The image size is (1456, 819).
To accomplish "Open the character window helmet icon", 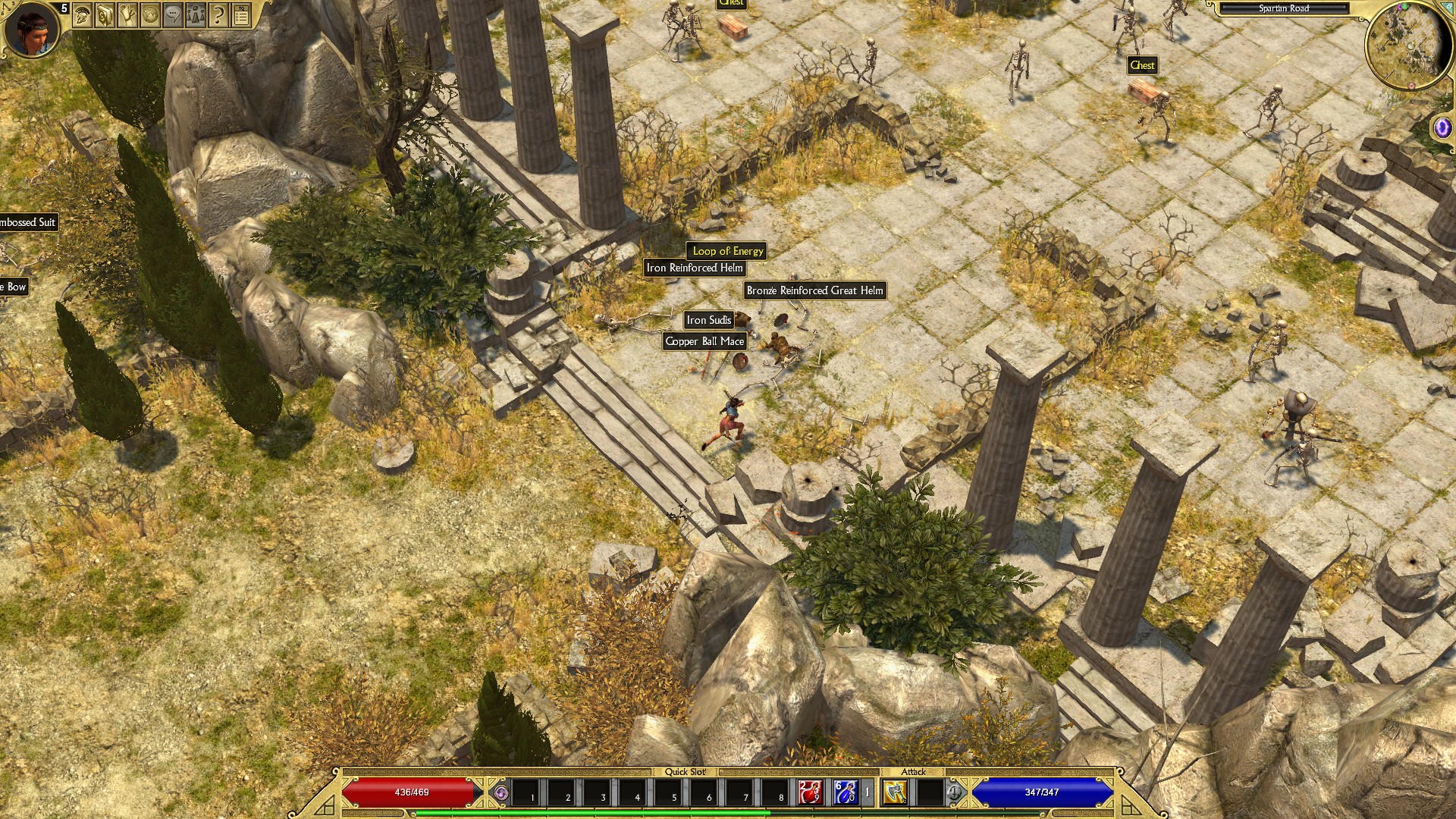I will 83,14.
